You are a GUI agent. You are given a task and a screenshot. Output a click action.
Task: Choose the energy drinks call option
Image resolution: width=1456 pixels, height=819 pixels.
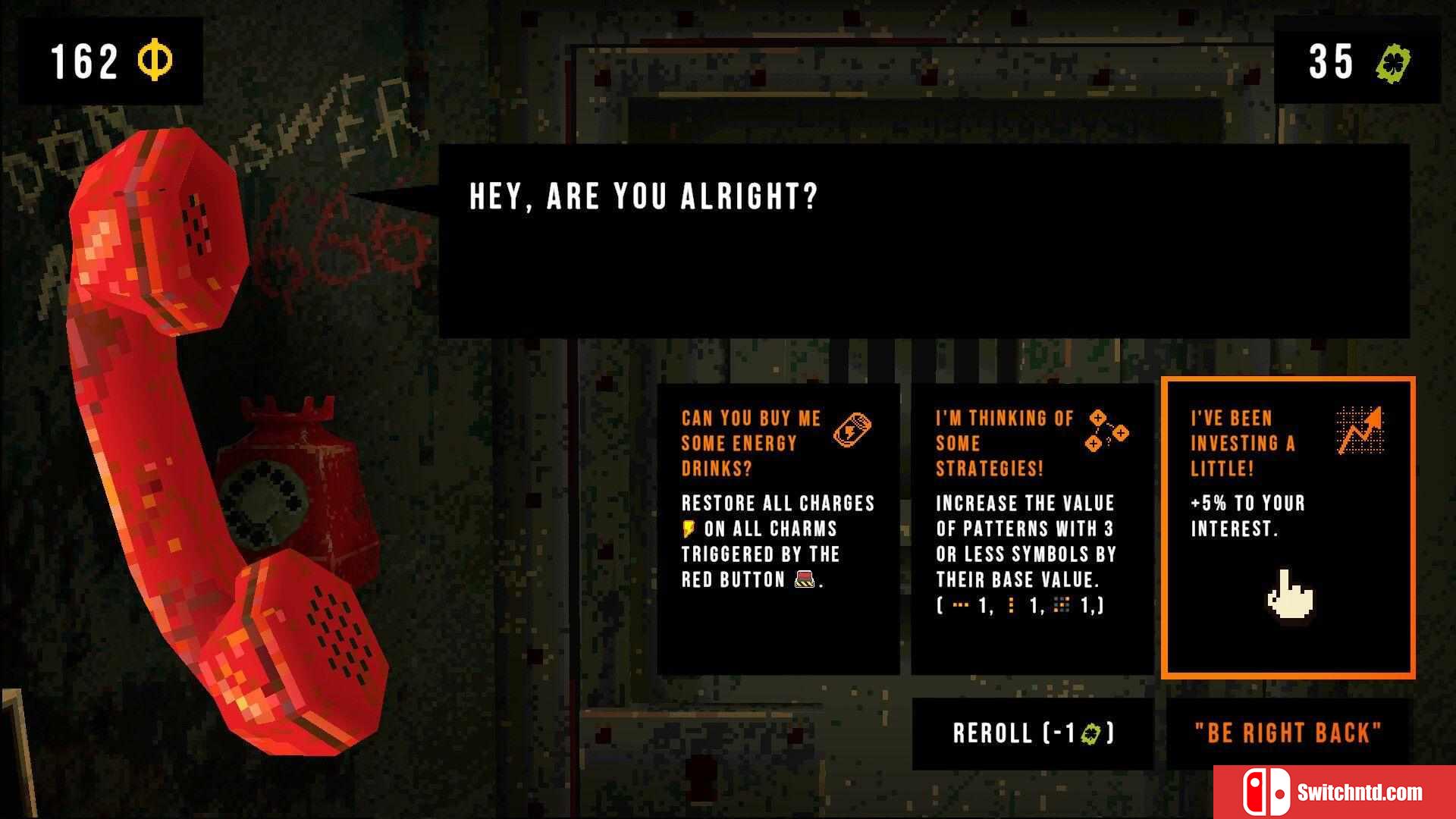777,529
